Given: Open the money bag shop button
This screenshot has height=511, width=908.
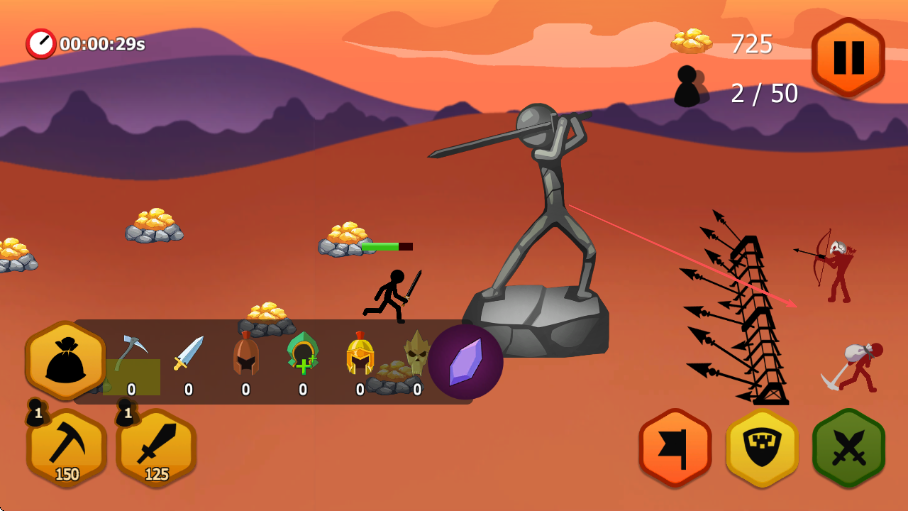Looking at the screenshot, I should pos(65,360).
